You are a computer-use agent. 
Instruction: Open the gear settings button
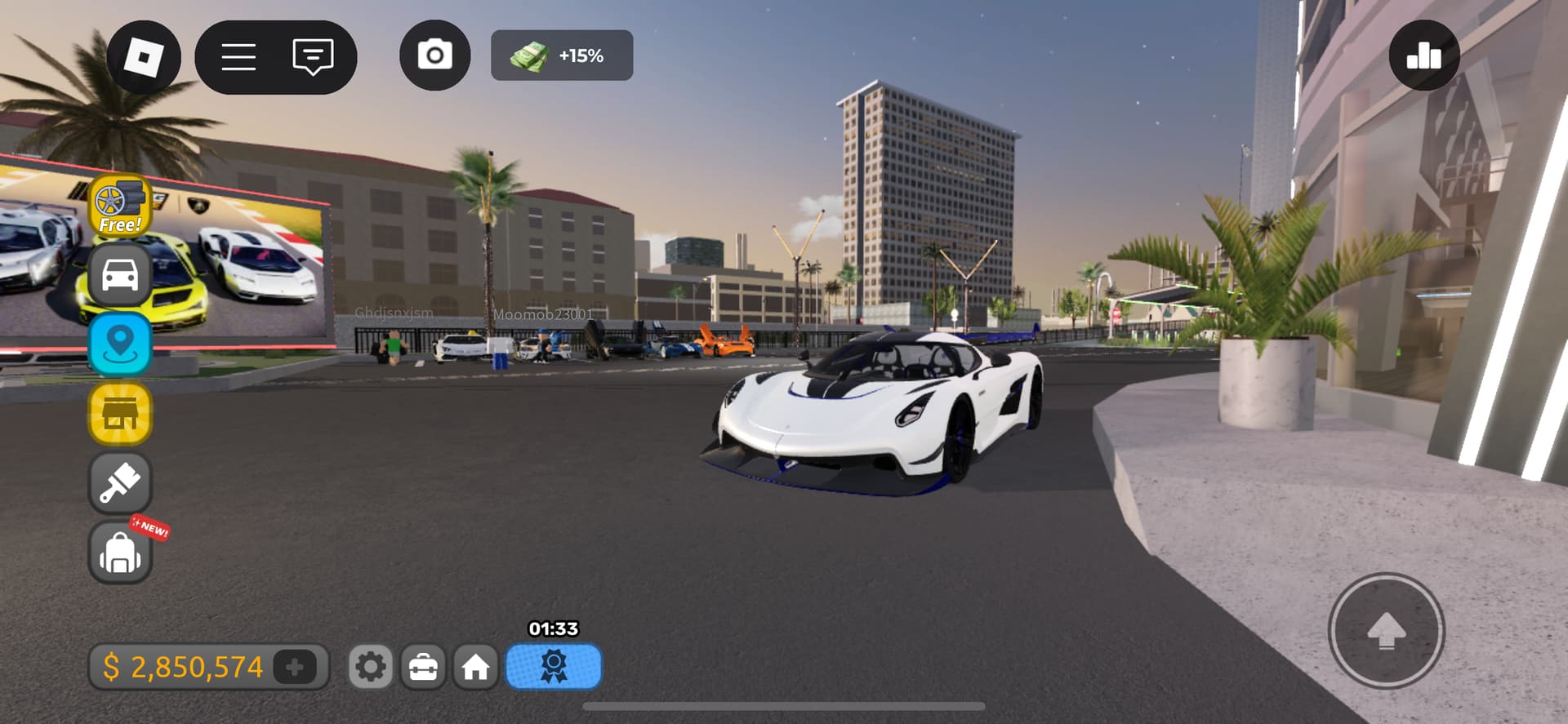pos(371,667)
